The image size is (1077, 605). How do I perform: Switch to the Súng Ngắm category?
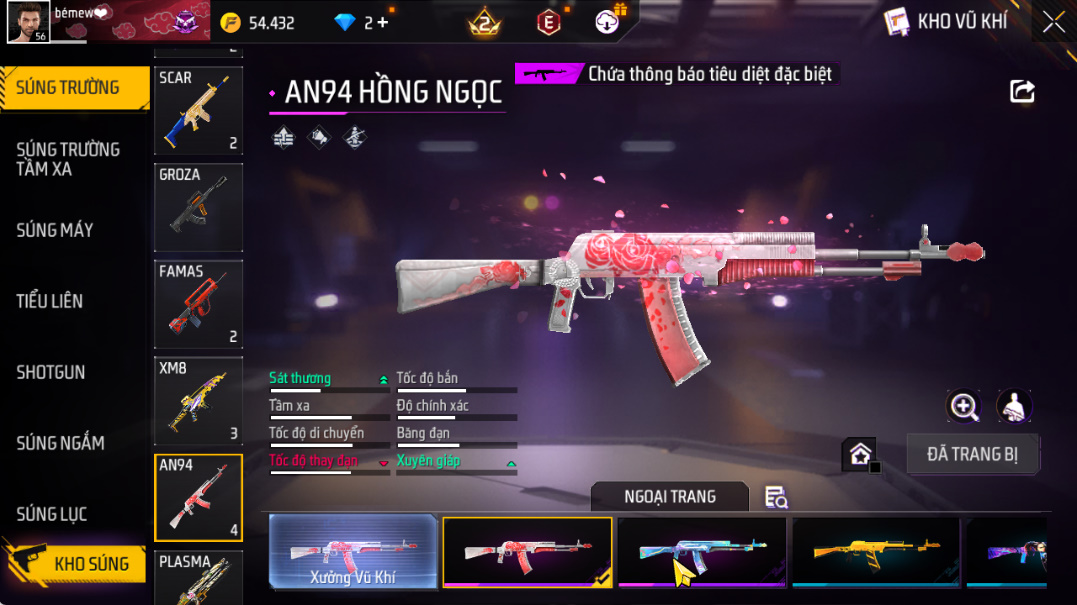pyautogui.click(x=60, y=443)
